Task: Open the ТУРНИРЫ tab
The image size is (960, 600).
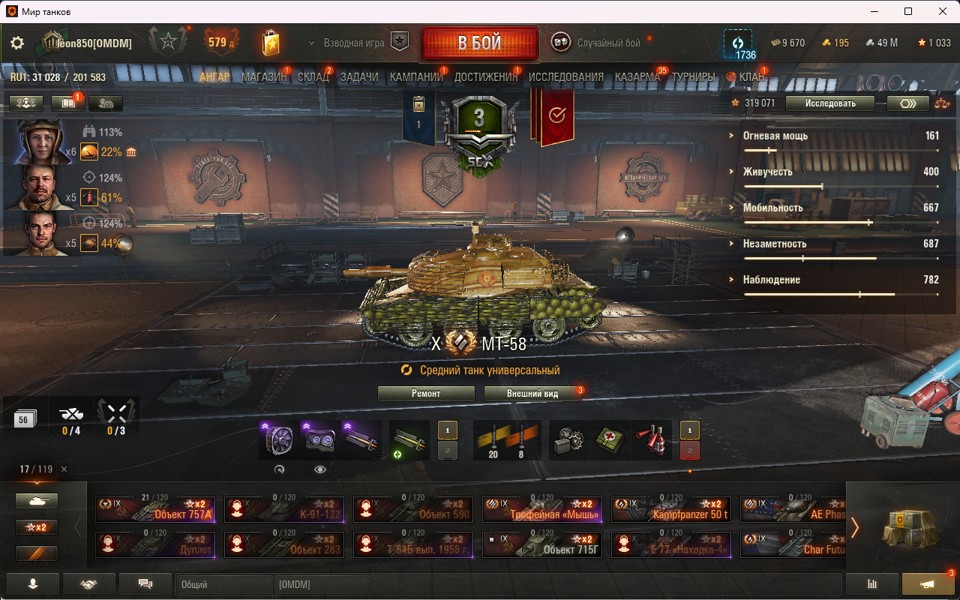Action: pyautogui.click(x=694, y=77)
